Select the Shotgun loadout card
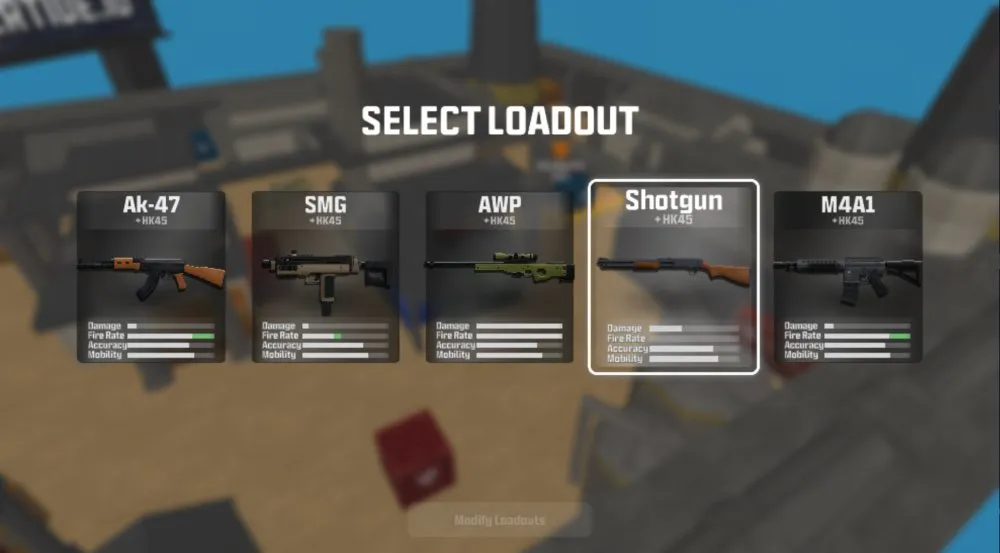 pyautogui.click(x=673, y=277)
